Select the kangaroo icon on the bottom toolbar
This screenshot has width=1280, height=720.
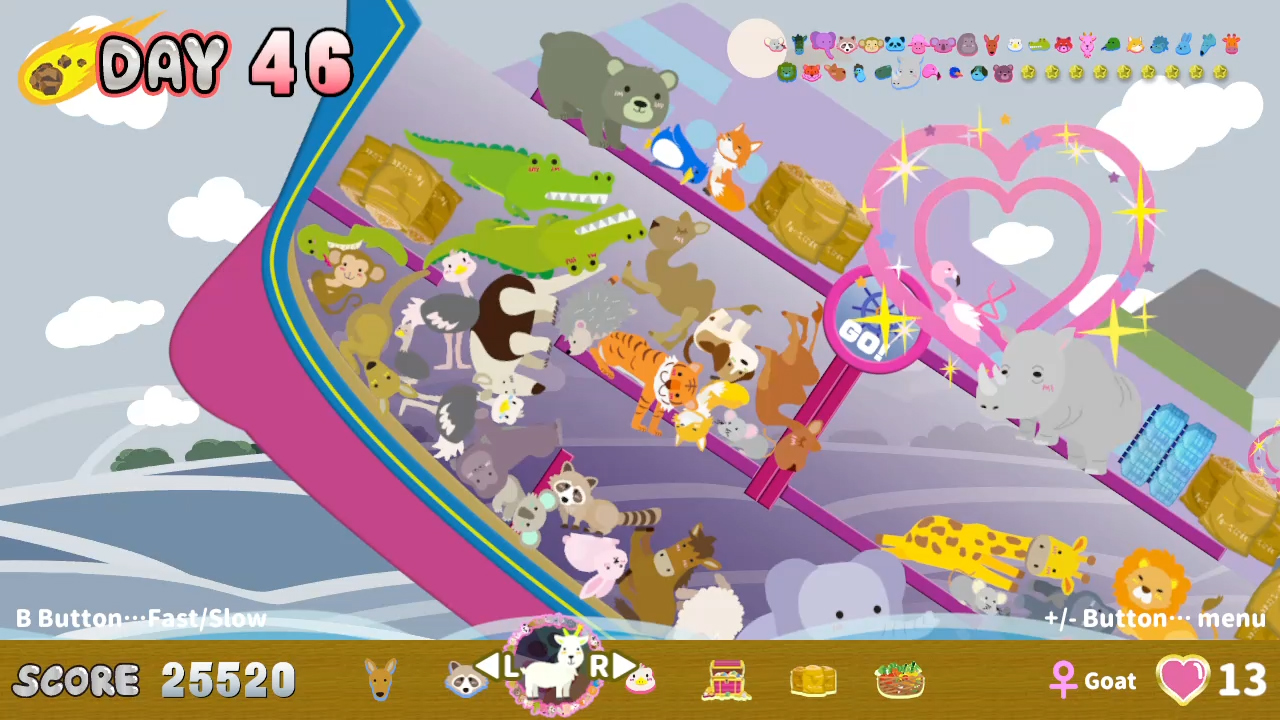coord(378,679)
